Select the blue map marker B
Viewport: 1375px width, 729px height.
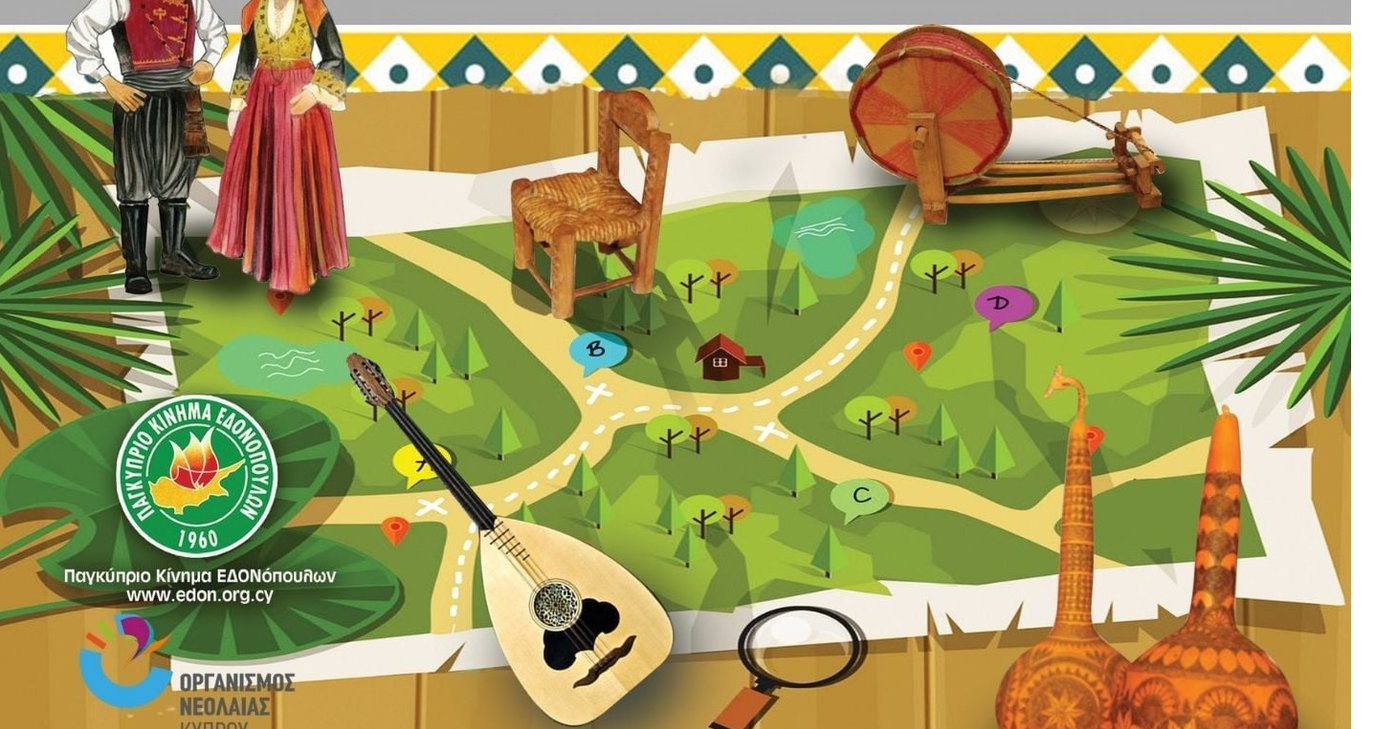[x=597, y=350]
